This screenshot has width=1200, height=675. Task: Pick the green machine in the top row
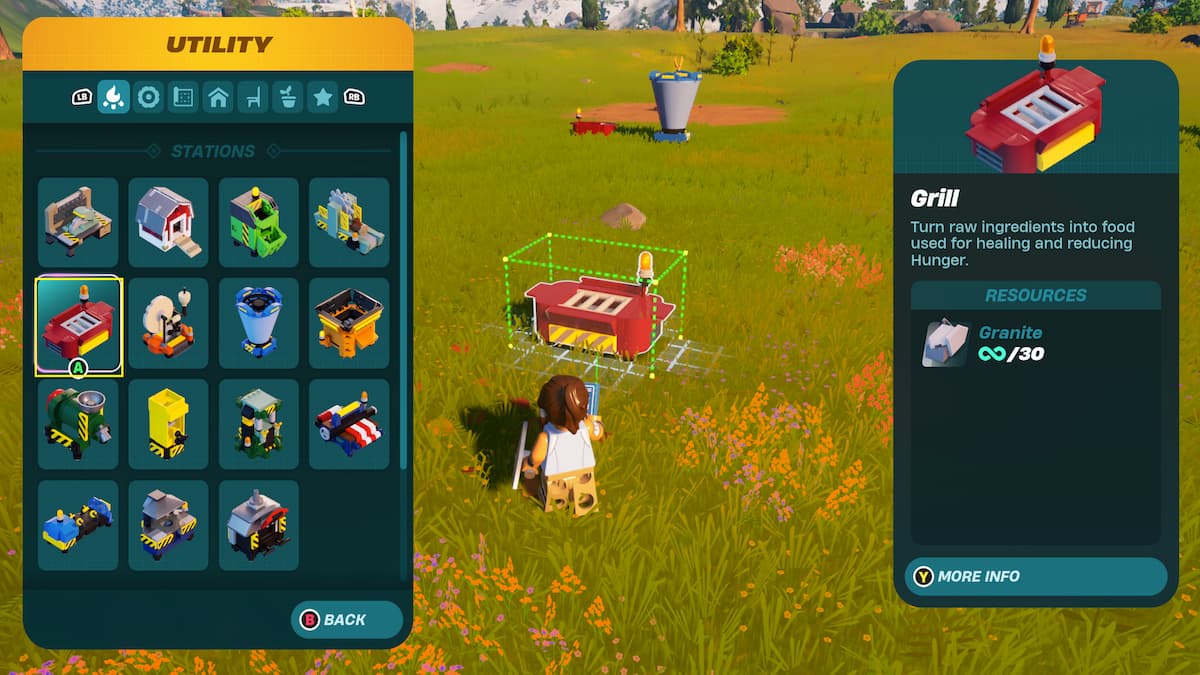pyautogui.click(x=258, y=222)
